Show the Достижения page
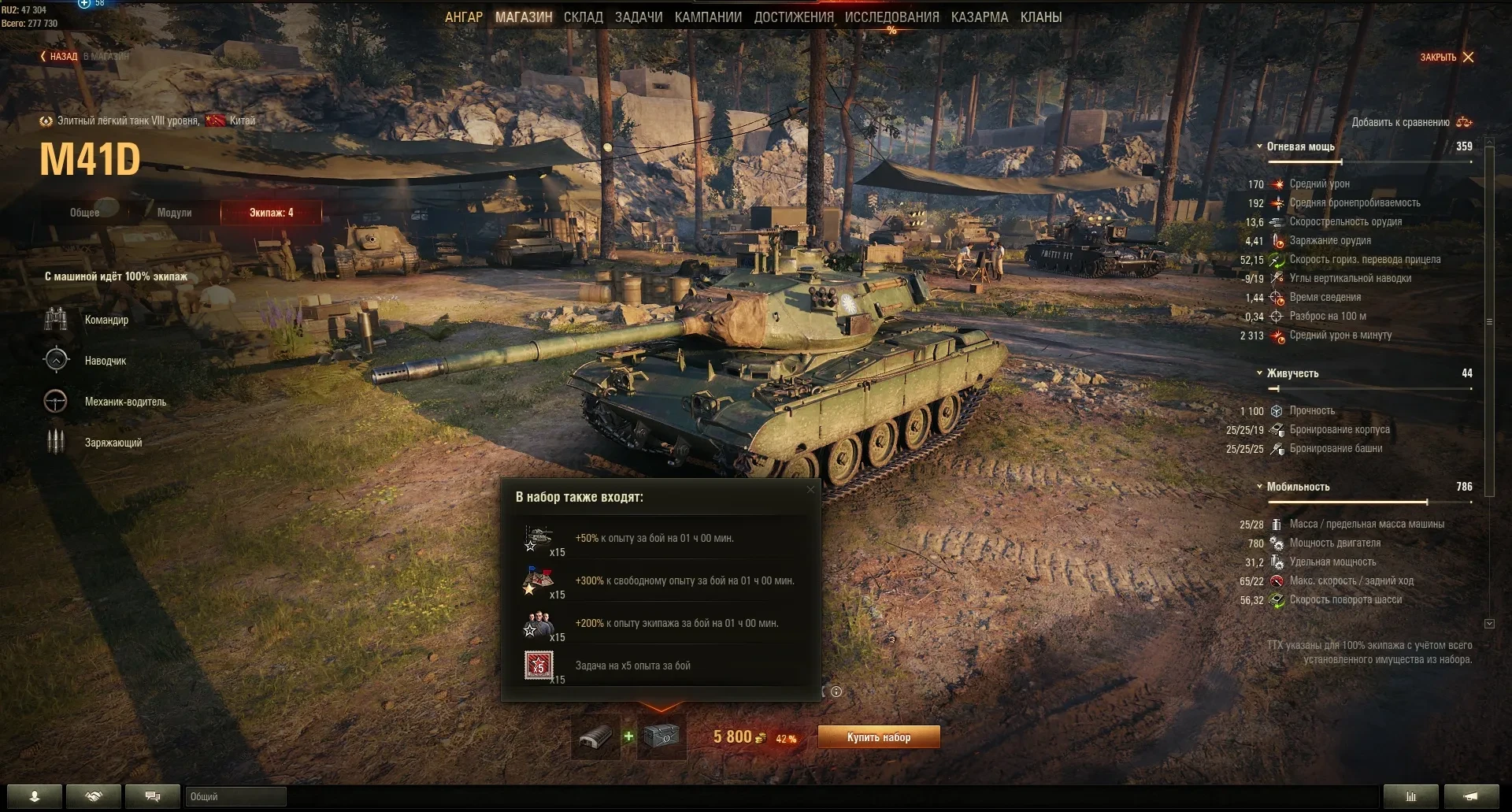1512x812 pixels. click(794, 17)
